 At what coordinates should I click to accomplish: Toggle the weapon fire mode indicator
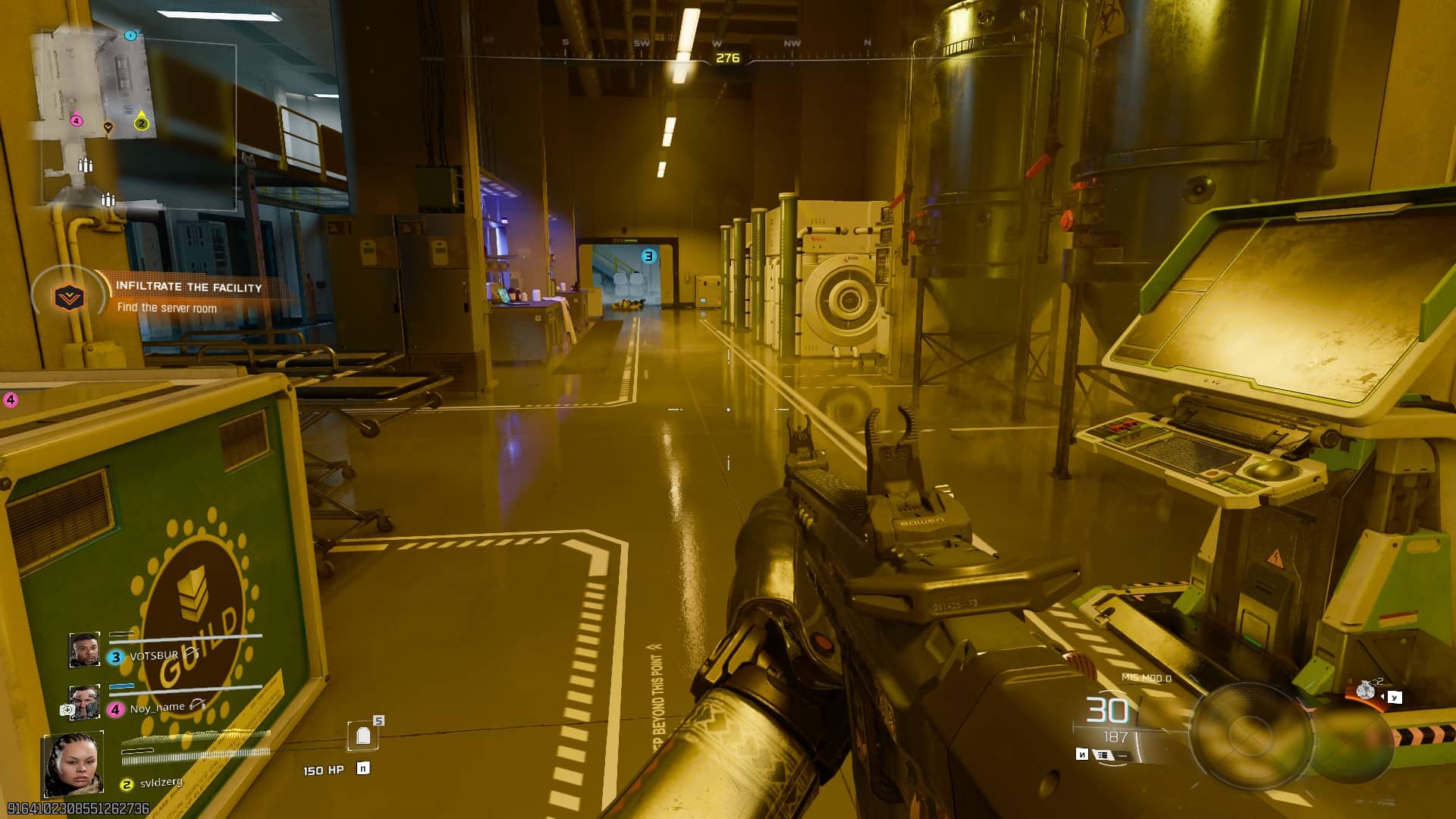coord(1102,755)
